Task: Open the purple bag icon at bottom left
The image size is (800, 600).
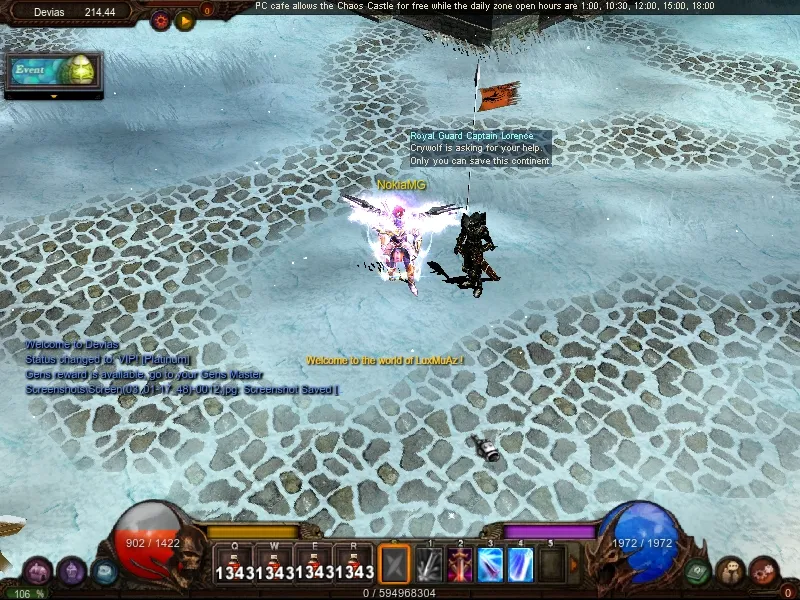Action: 38,572
